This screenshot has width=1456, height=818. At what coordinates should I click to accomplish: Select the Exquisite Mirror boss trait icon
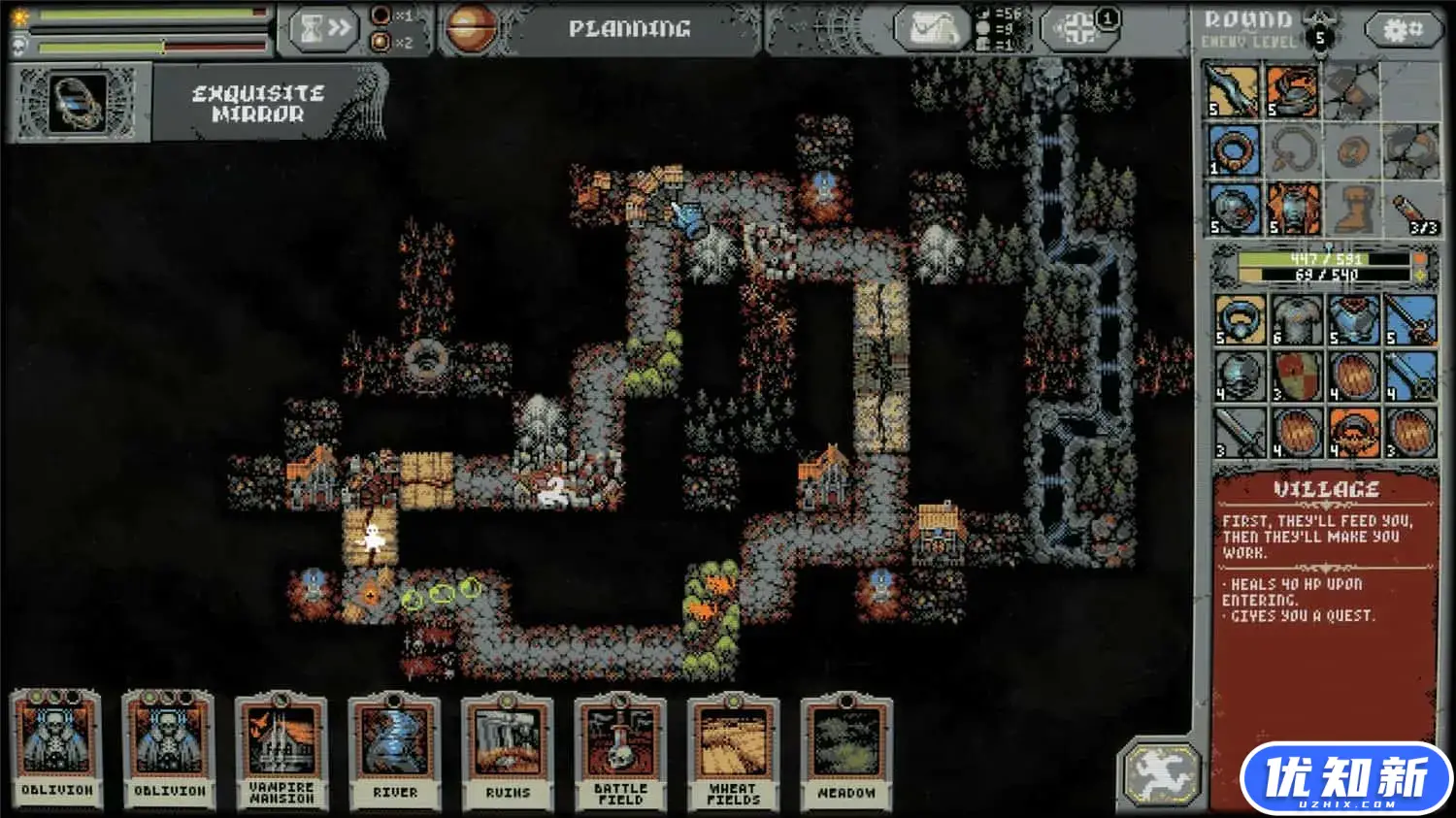click(80, 102)
